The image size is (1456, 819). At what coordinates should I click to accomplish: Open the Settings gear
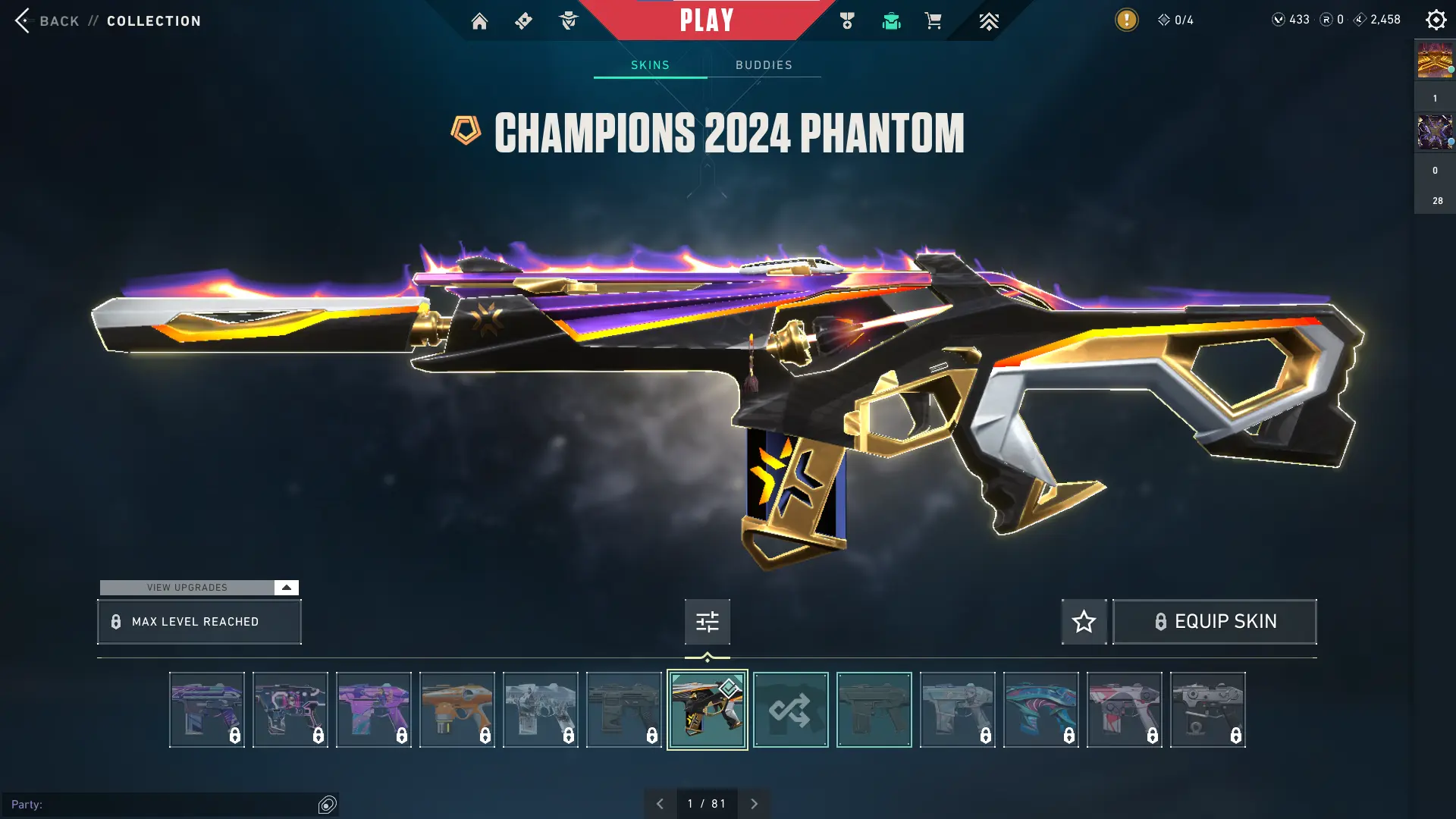[1436, 20]
